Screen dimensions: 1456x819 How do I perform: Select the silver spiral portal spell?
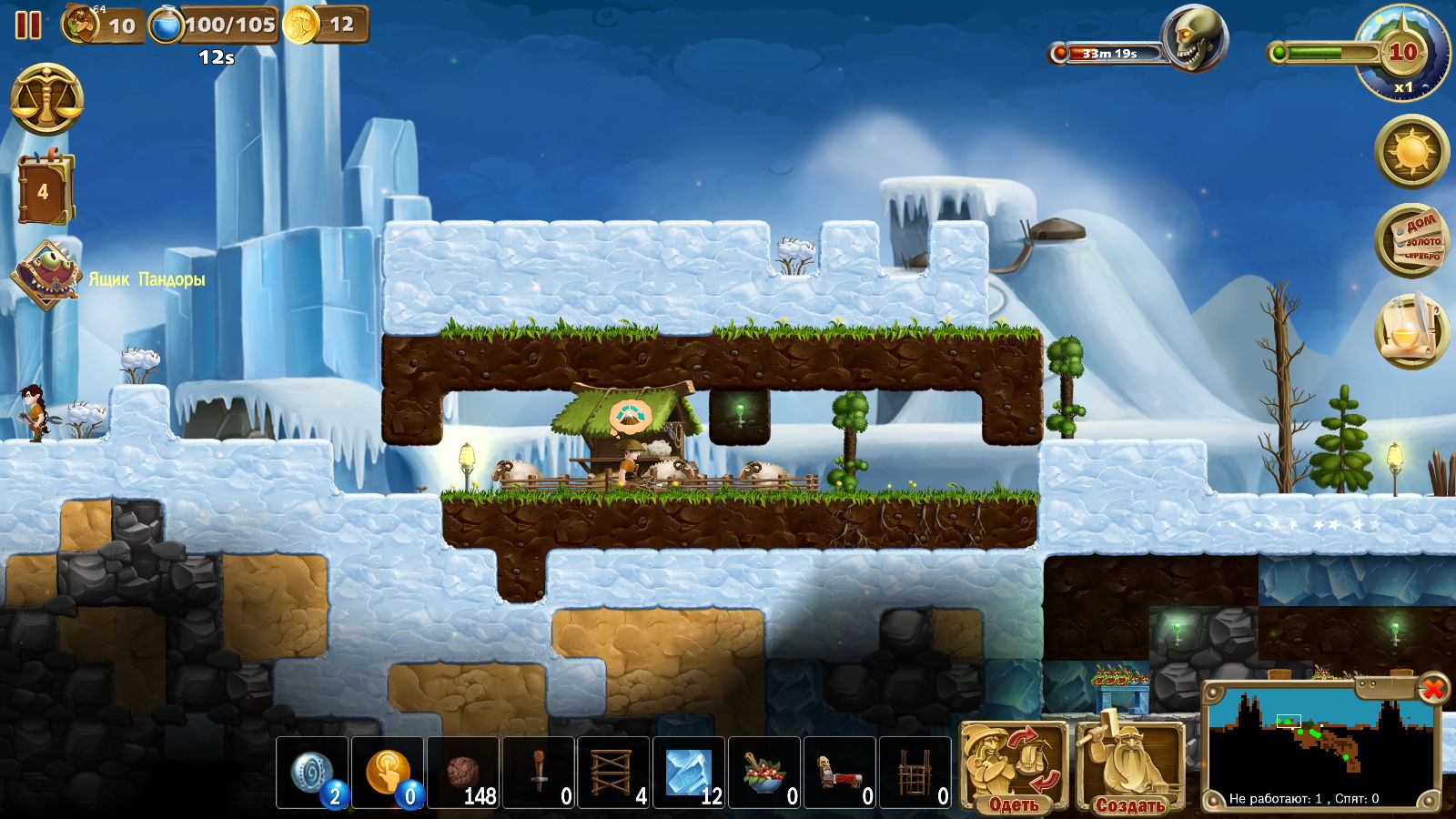pyautogui.click(x=312, y=773)
